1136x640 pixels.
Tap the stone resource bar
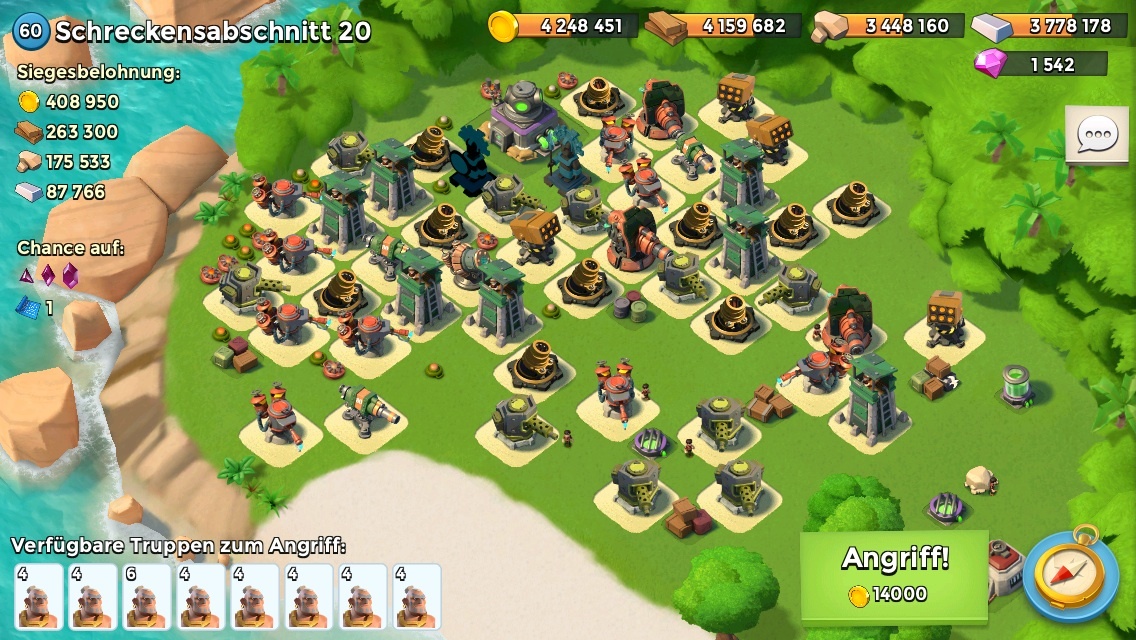click(890, 26)
